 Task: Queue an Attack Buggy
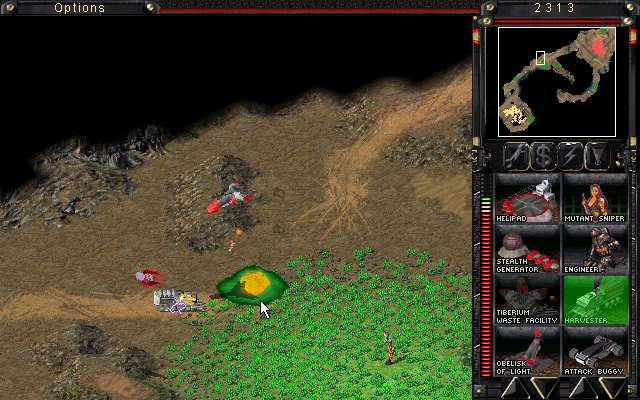[595, 351]
